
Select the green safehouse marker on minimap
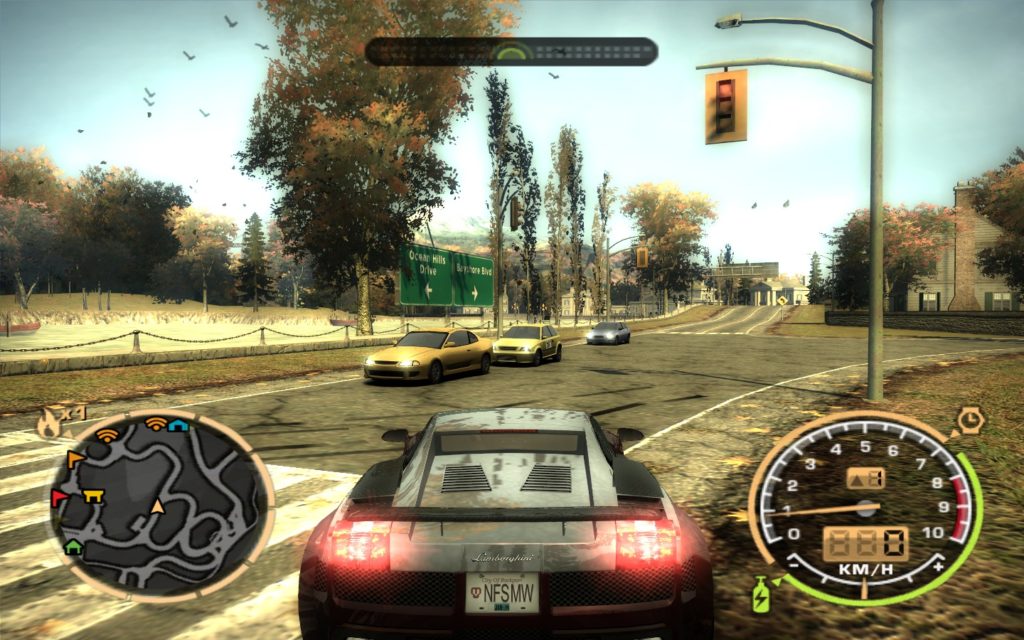point(73,546)
